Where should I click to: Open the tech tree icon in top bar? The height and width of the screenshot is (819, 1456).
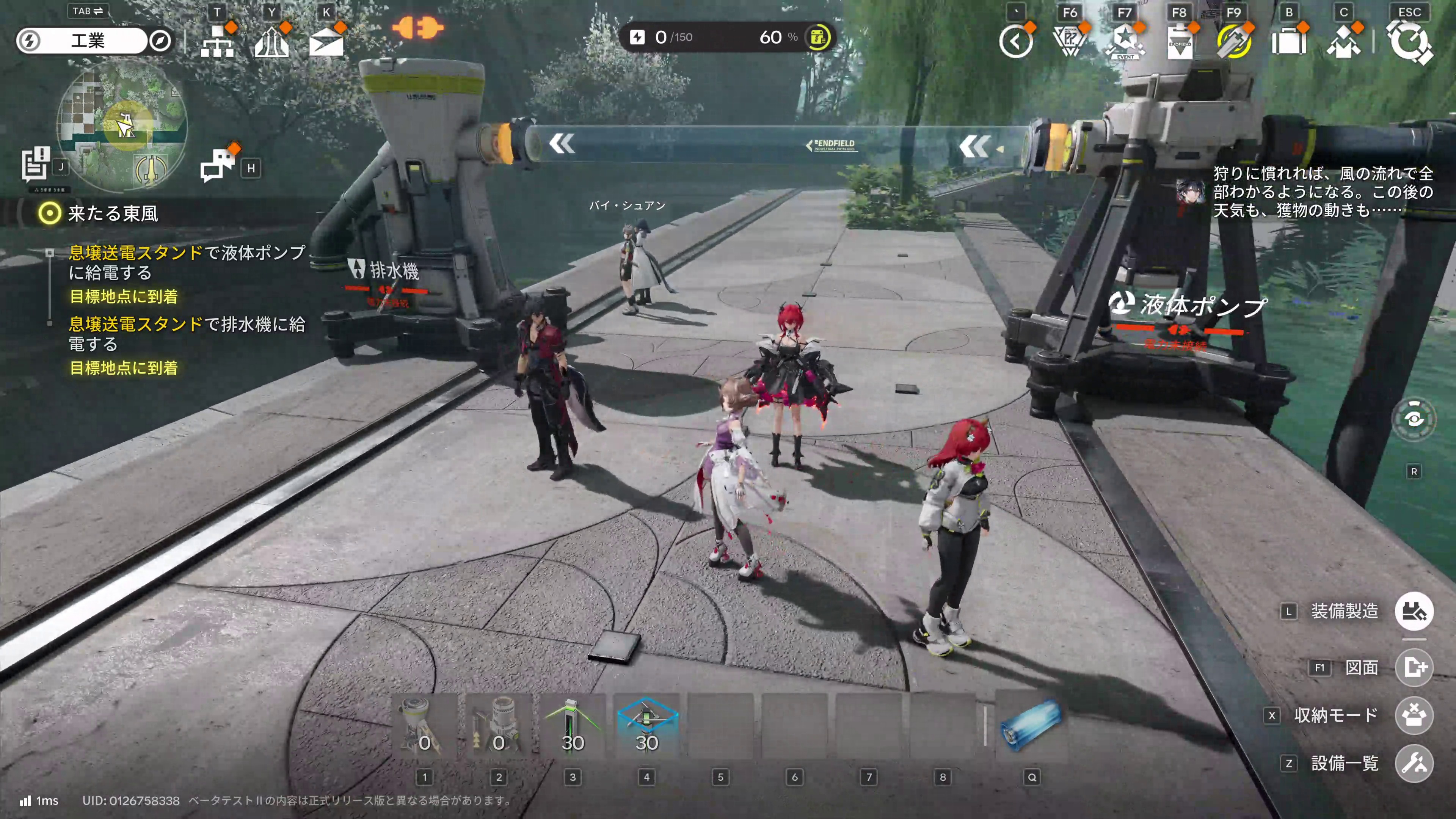(217, 41)
